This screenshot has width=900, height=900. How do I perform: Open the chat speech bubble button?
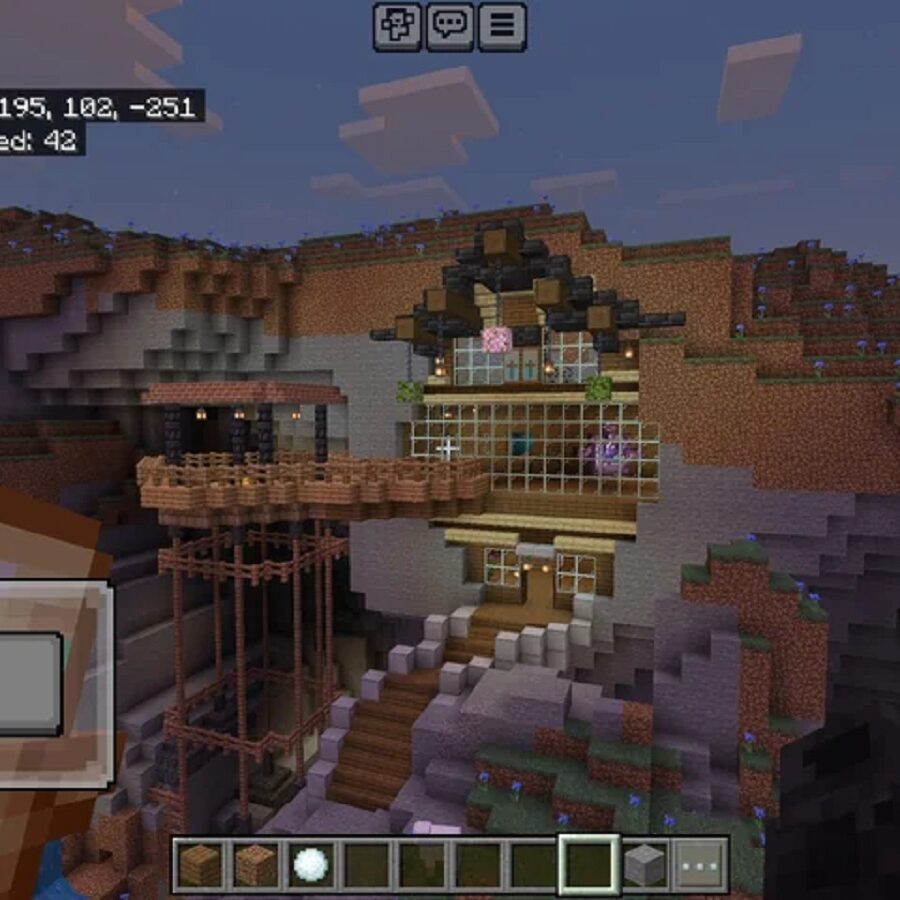pyautogui.click(x=449, y=26)
